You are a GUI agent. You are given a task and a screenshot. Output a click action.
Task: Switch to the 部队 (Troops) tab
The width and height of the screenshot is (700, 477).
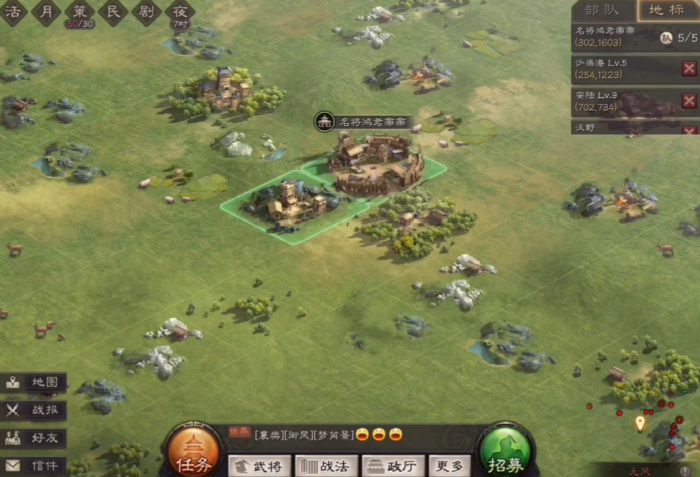602,11
